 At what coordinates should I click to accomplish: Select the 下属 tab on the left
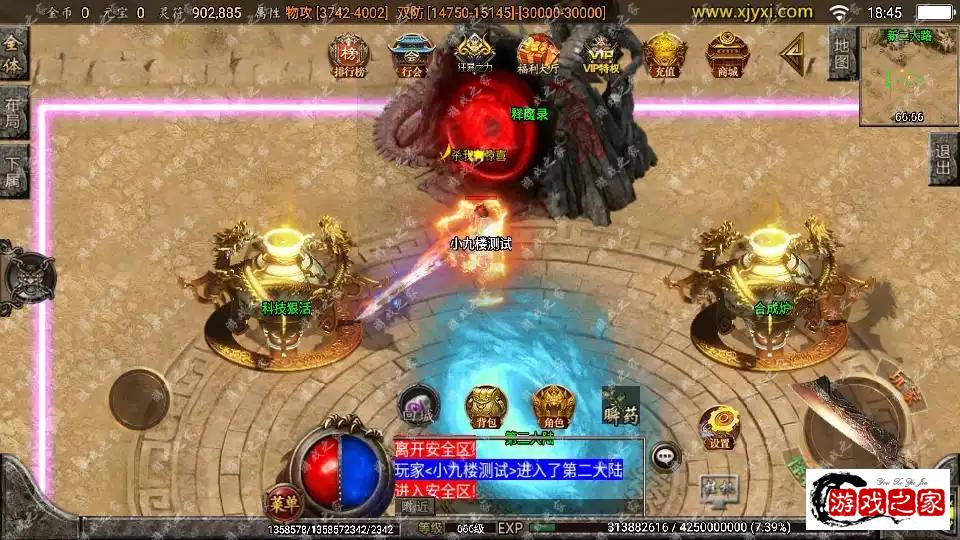13,172
